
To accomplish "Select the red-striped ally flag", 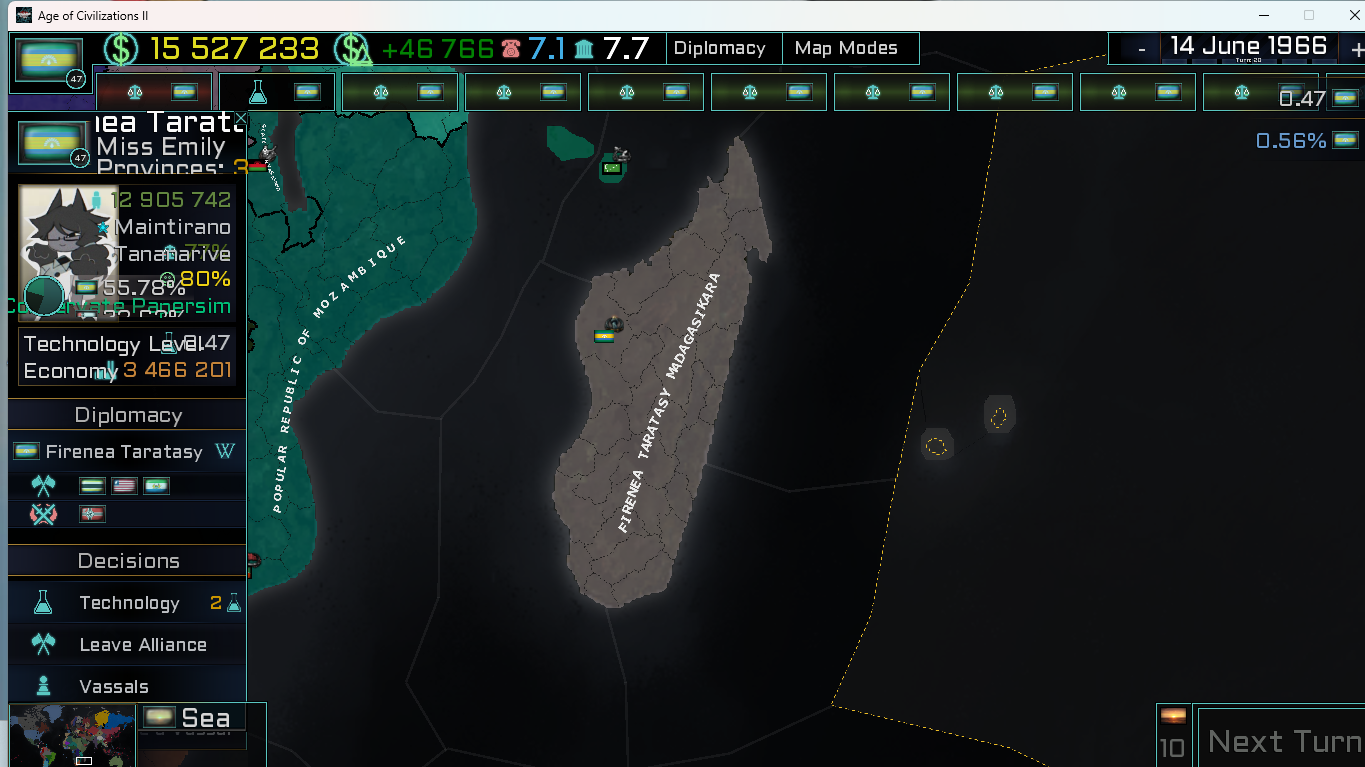I will point(124,486).
